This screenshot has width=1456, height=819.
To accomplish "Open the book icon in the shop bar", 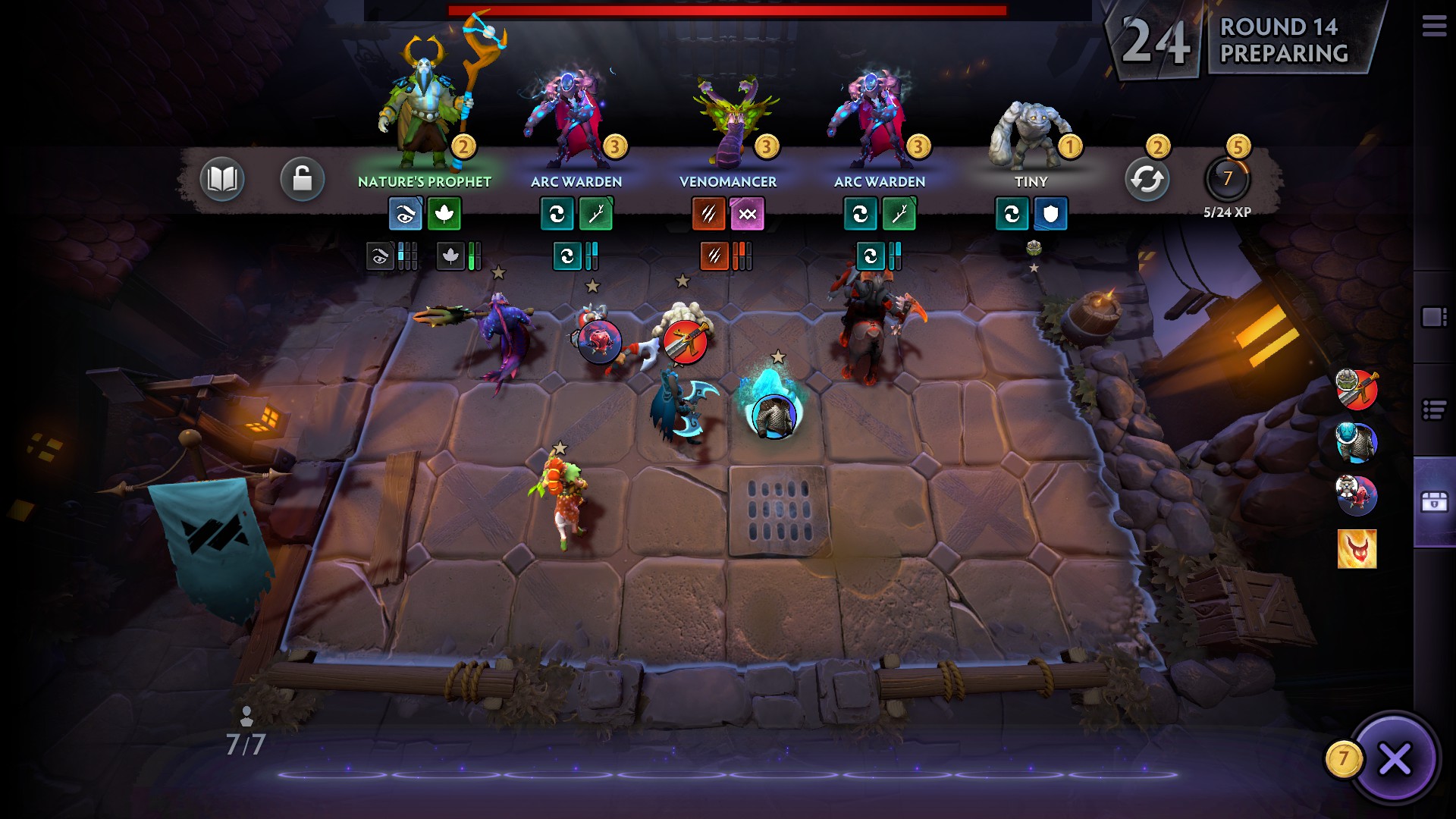I will pos(222,180).
